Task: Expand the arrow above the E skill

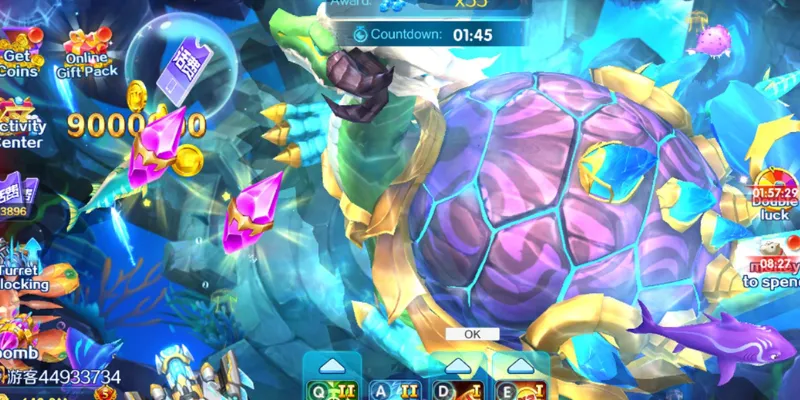Action: pyautogui.click(x=521, y=364)
